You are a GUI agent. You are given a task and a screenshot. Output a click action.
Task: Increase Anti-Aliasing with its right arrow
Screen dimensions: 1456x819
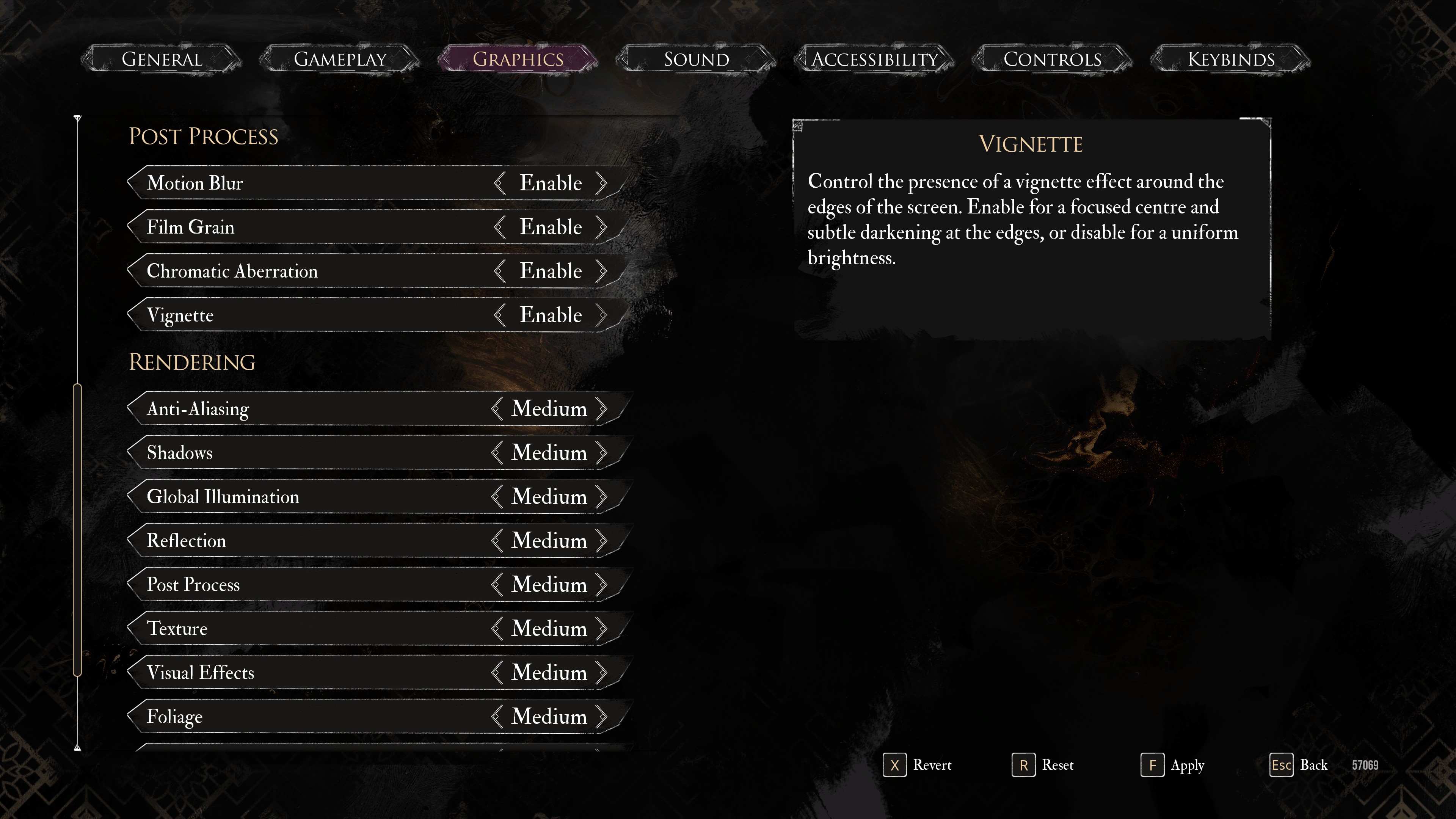coord(602,409)
